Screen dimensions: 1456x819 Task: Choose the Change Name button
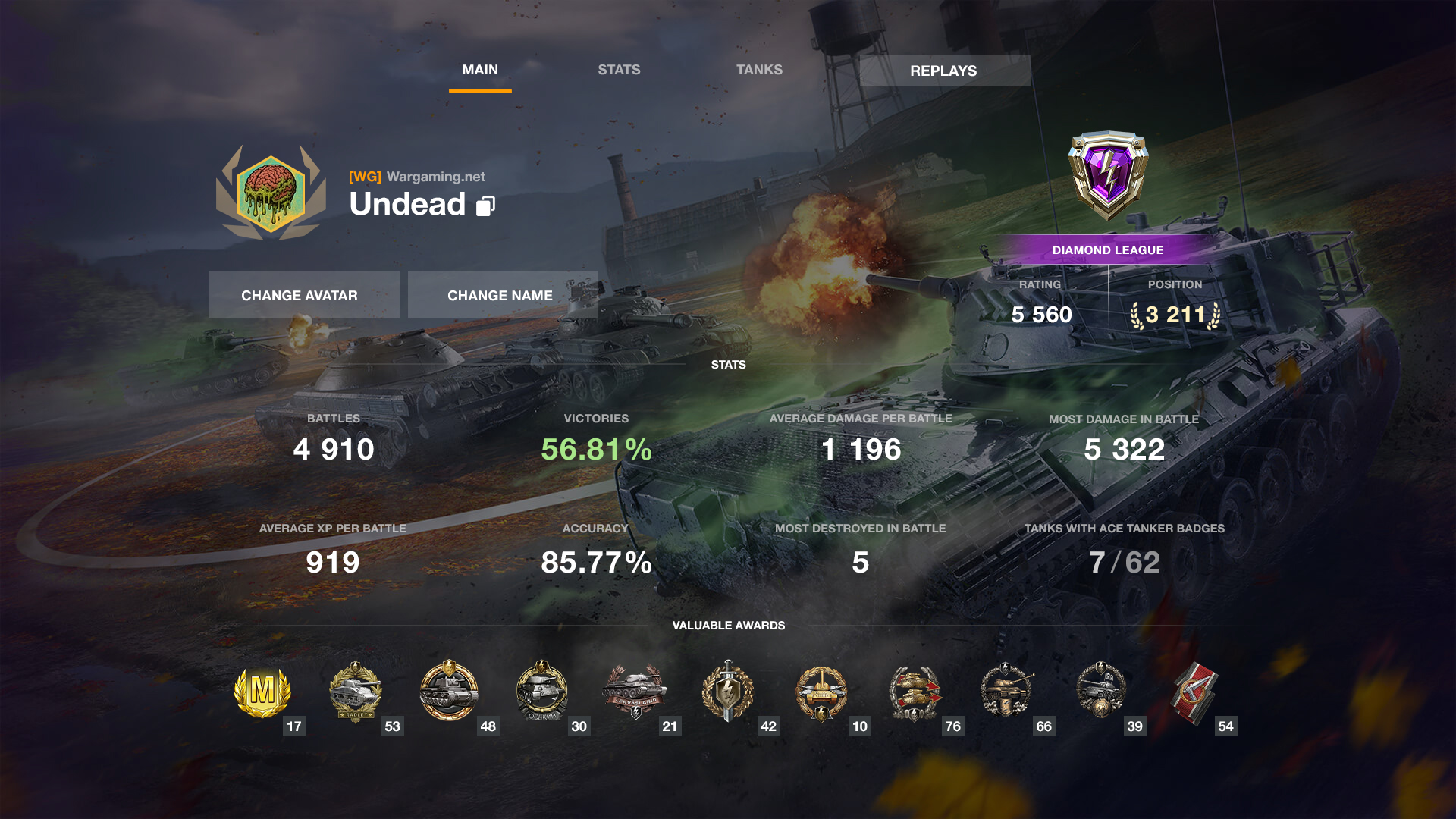502,295
